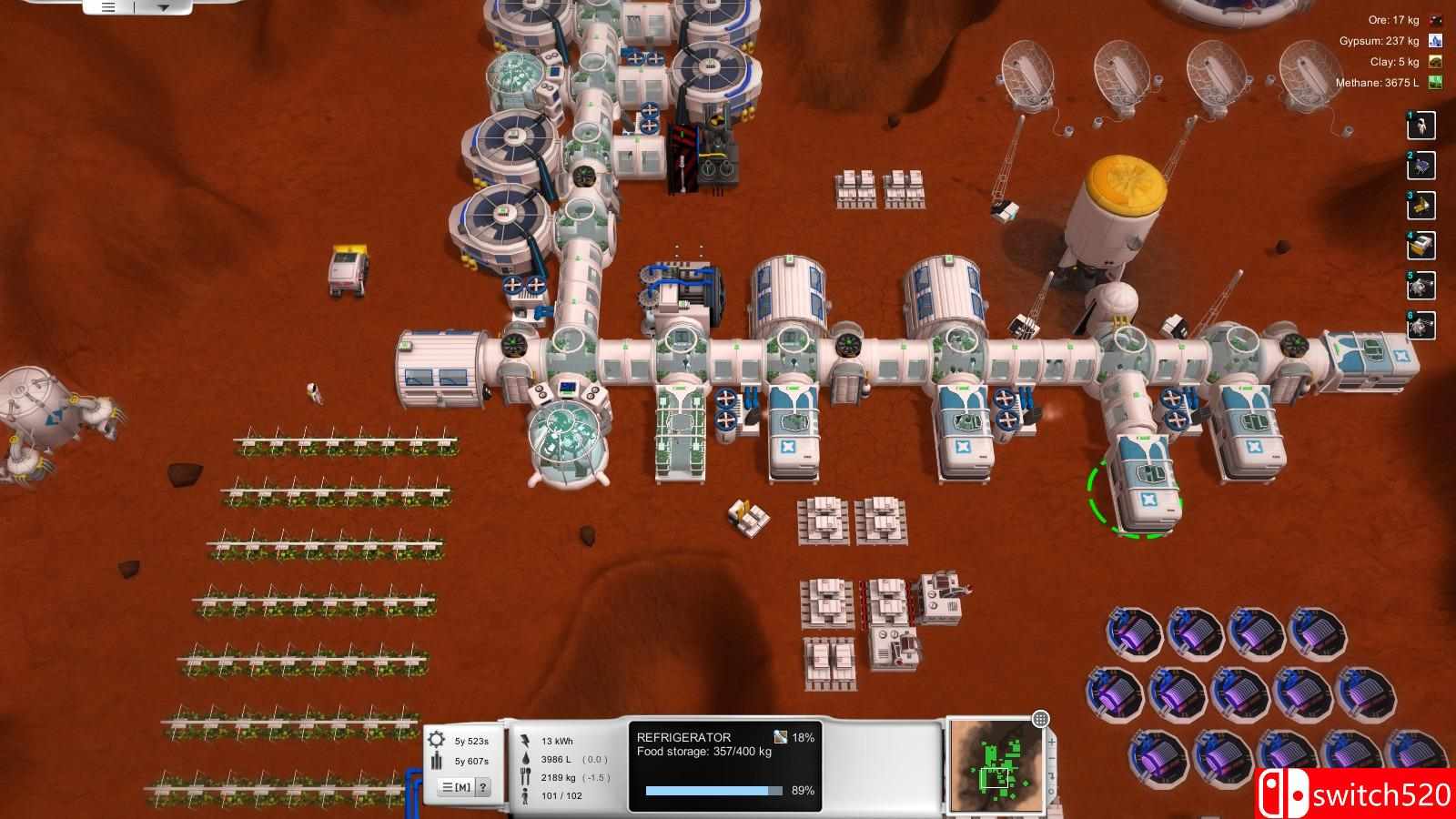Expand the top panel's down-arrow dropdown
This screenshot has width=1456, height=819.
point(164,7)
